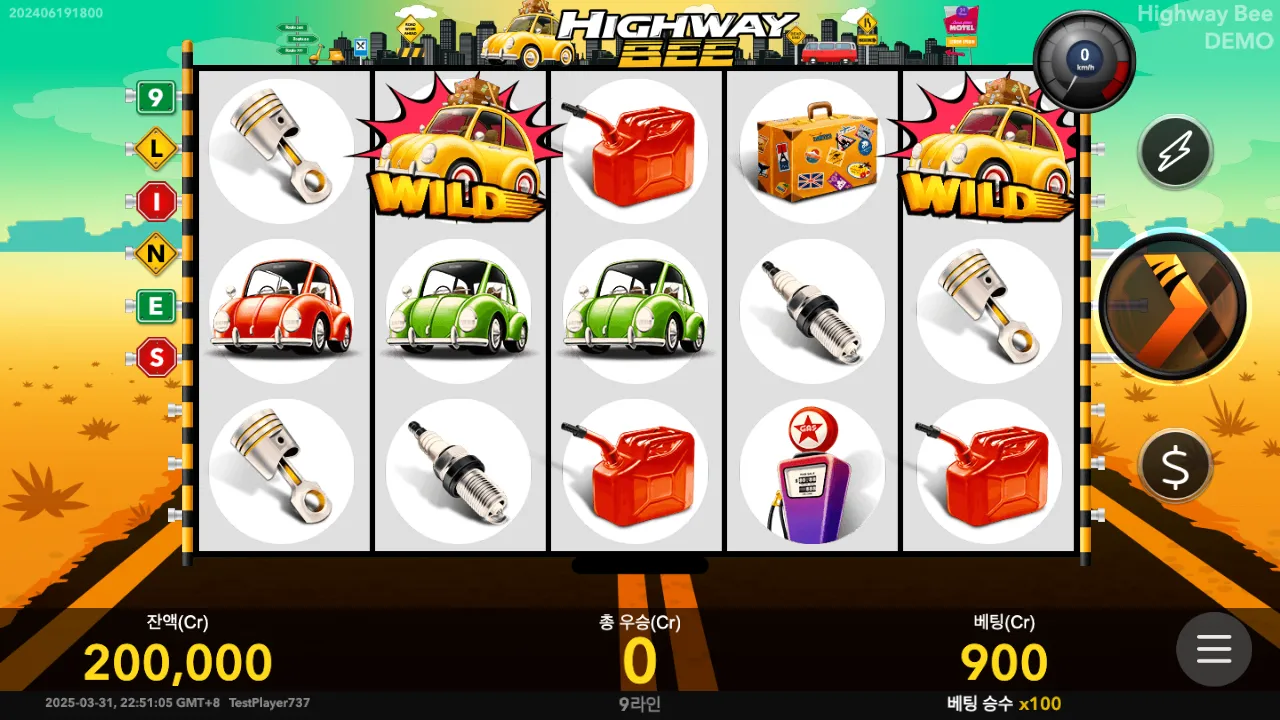Select the green 9 payline sign
This screenshot has height=720, width=1280.
point(155,97)
